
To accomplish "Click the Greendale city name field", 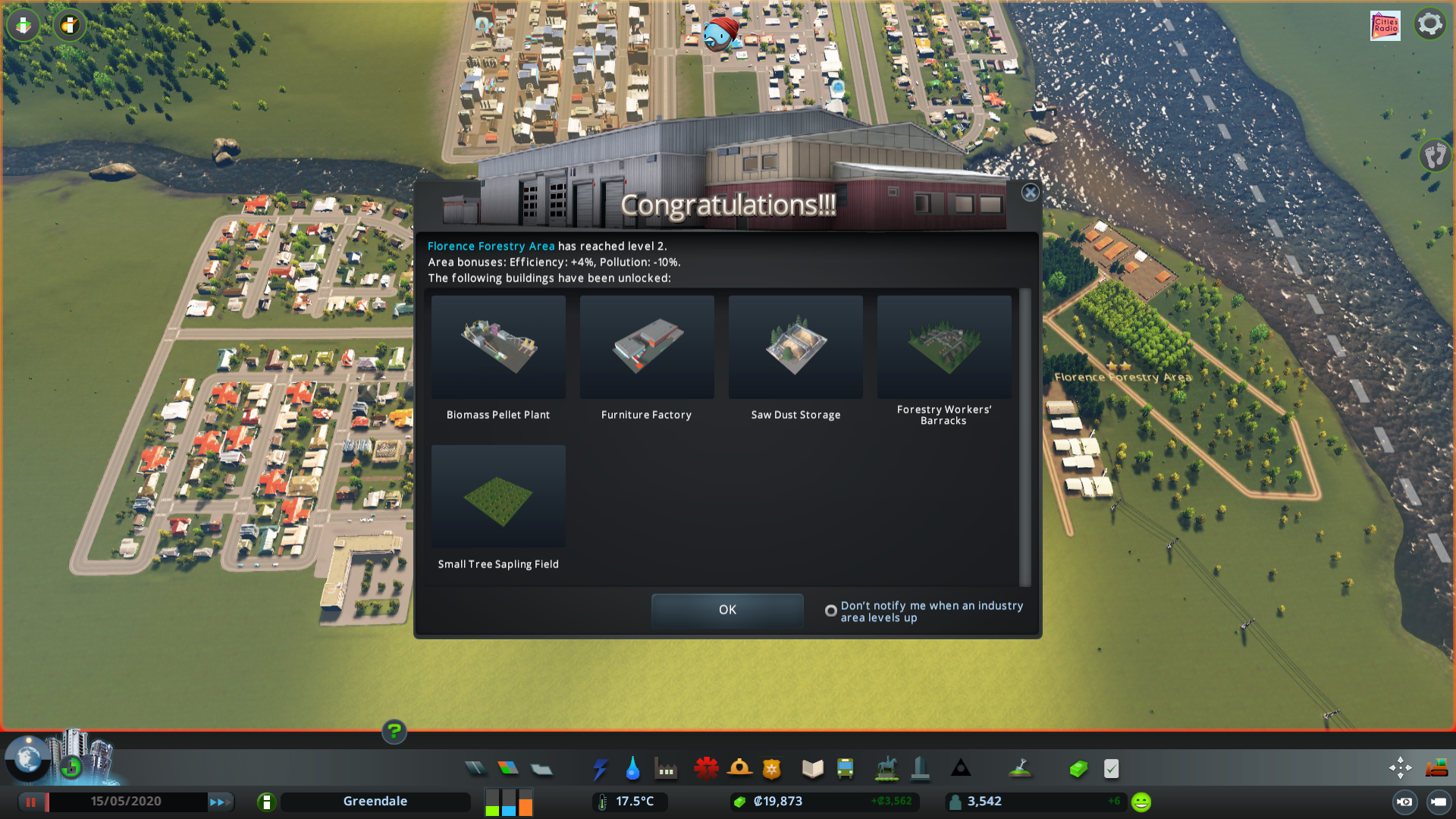I will click(x=375, y=801).
